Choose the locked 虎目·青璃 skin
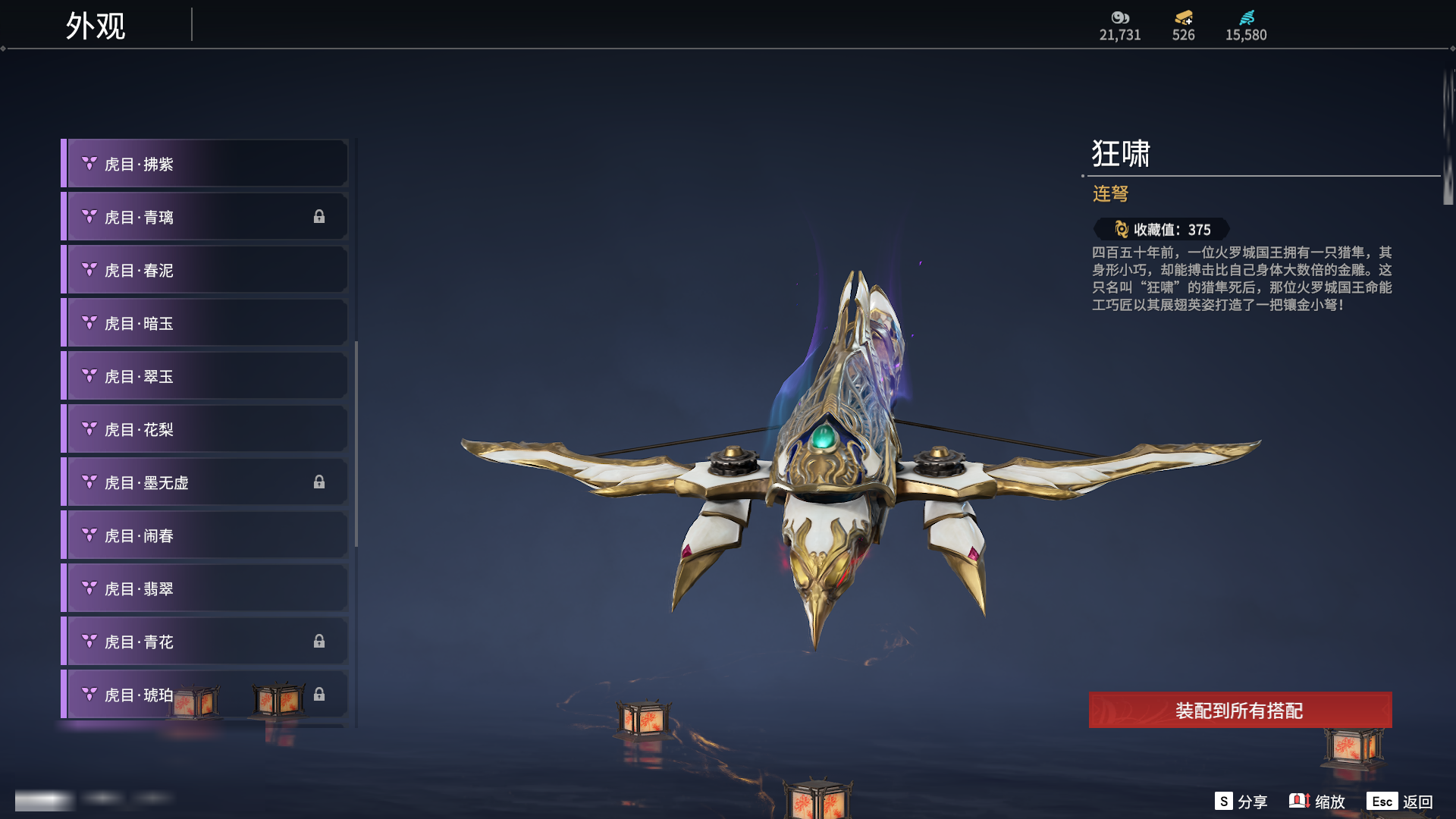This screenshot has width=1456, height=819. pos(205,217)
